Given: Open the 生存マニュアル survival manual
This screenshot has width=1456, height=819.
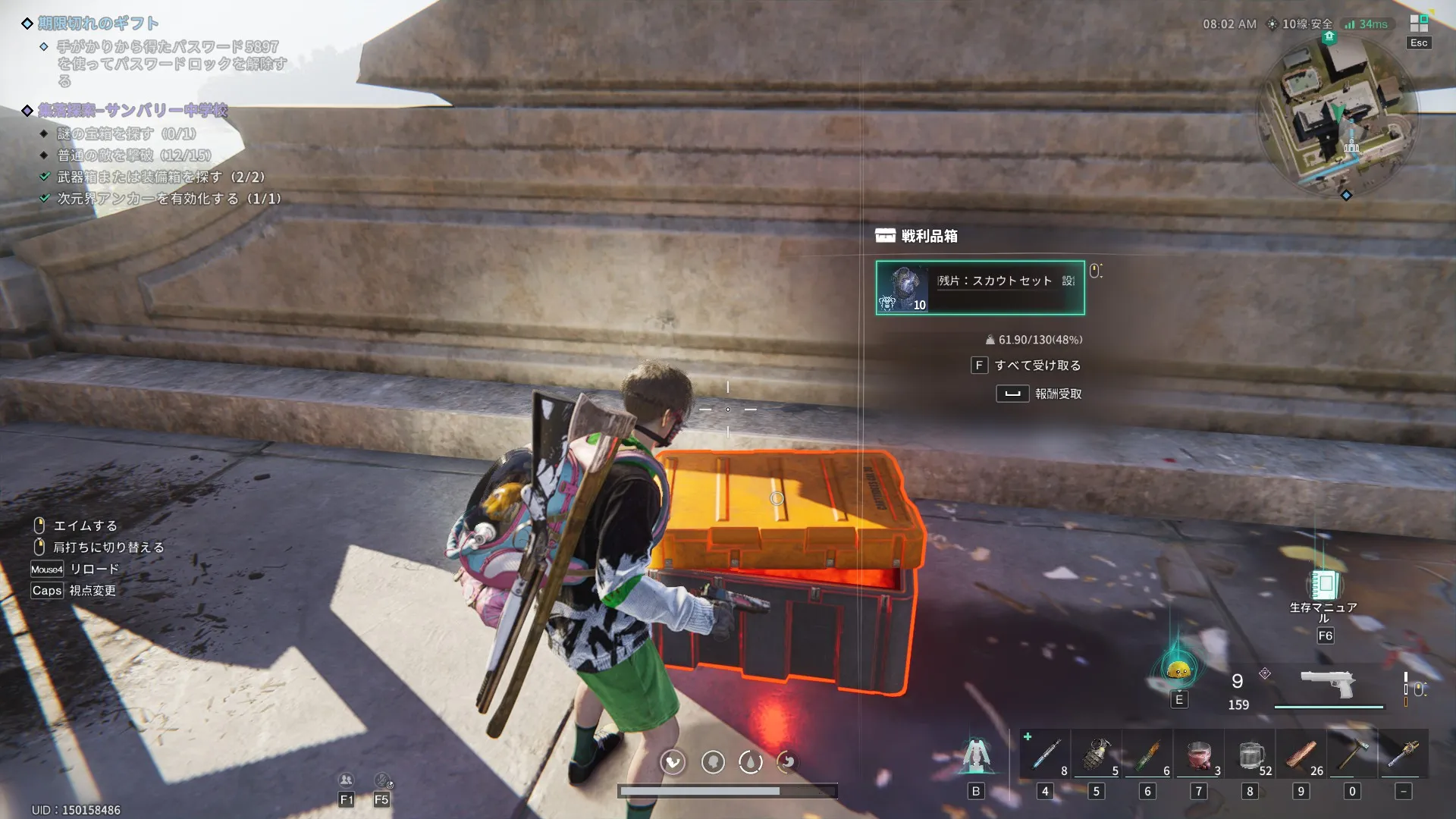Looking at the screenshot, I should [x=1324, y=586].
